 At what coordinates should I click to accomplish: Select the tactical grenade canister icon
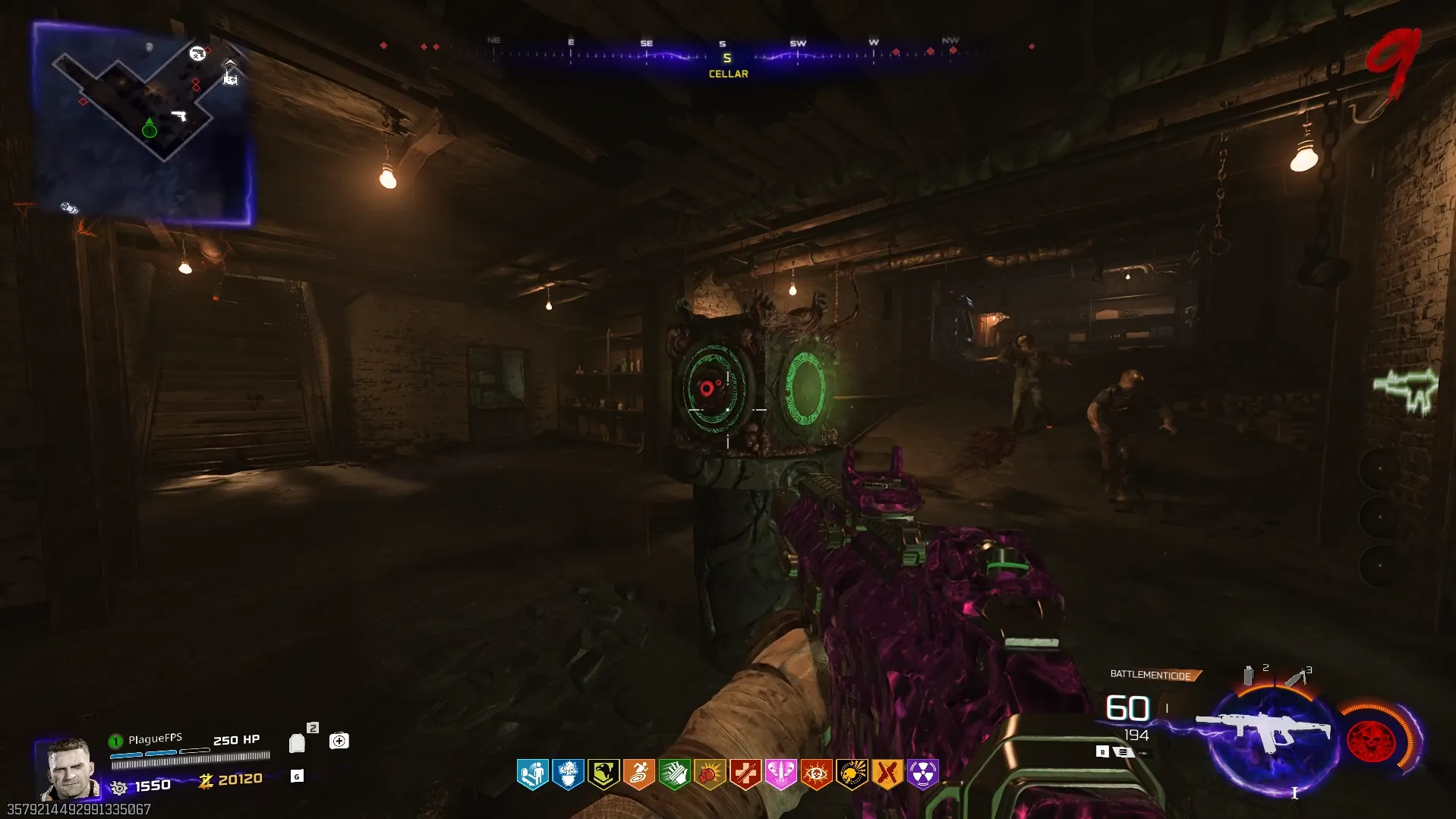(x=1248, y=675)
